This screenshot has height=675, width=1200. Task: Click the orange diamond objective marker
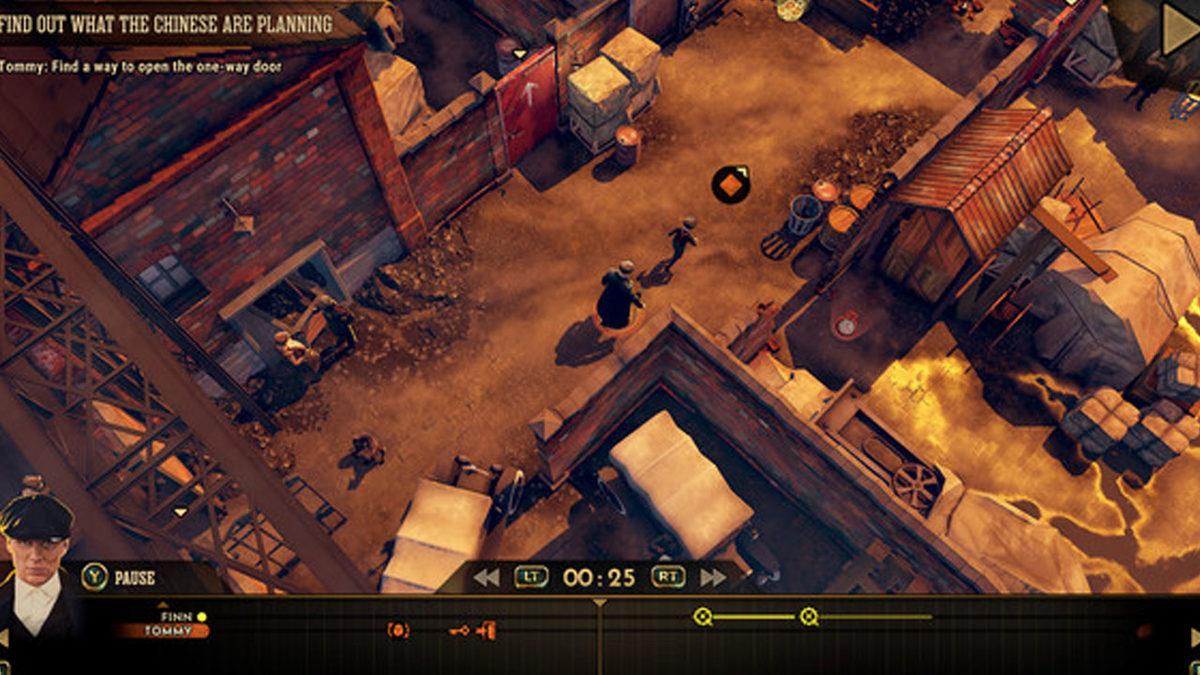coord(731,184)
